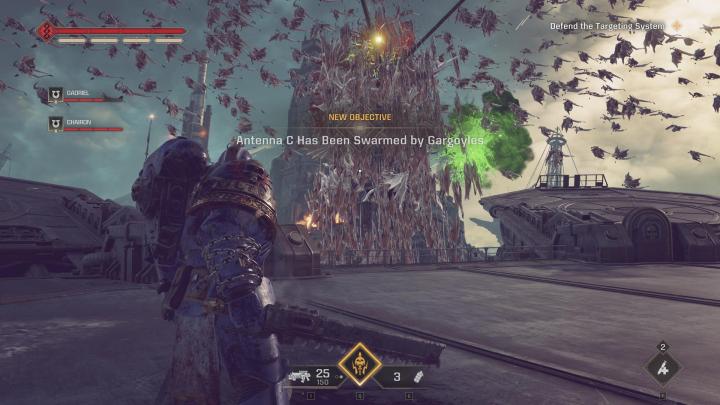720x405 pixels.
Task: Choose the grenade icon beside the 3
Action: click(x=421, y=377)
